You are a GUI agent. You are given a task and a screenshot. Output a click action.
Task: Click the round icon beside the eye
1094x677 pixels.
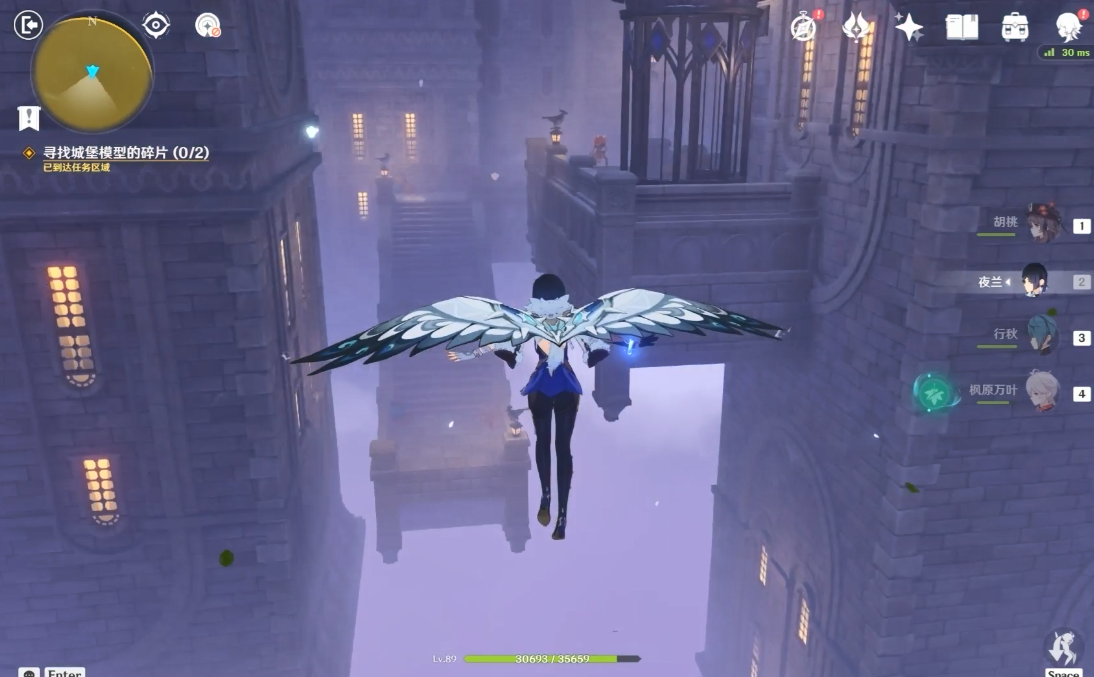pos(207,25)
